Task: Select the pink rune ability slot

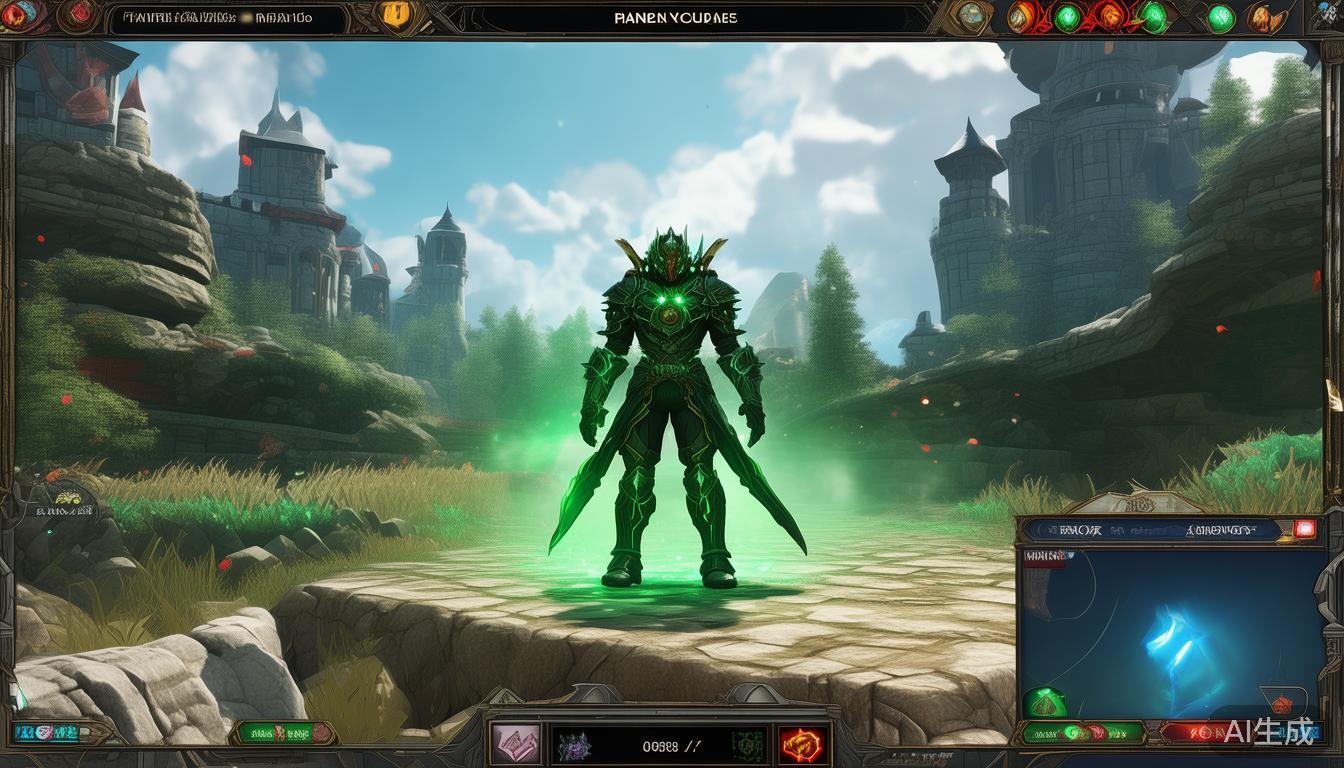Action: click(x=516, y=744)
